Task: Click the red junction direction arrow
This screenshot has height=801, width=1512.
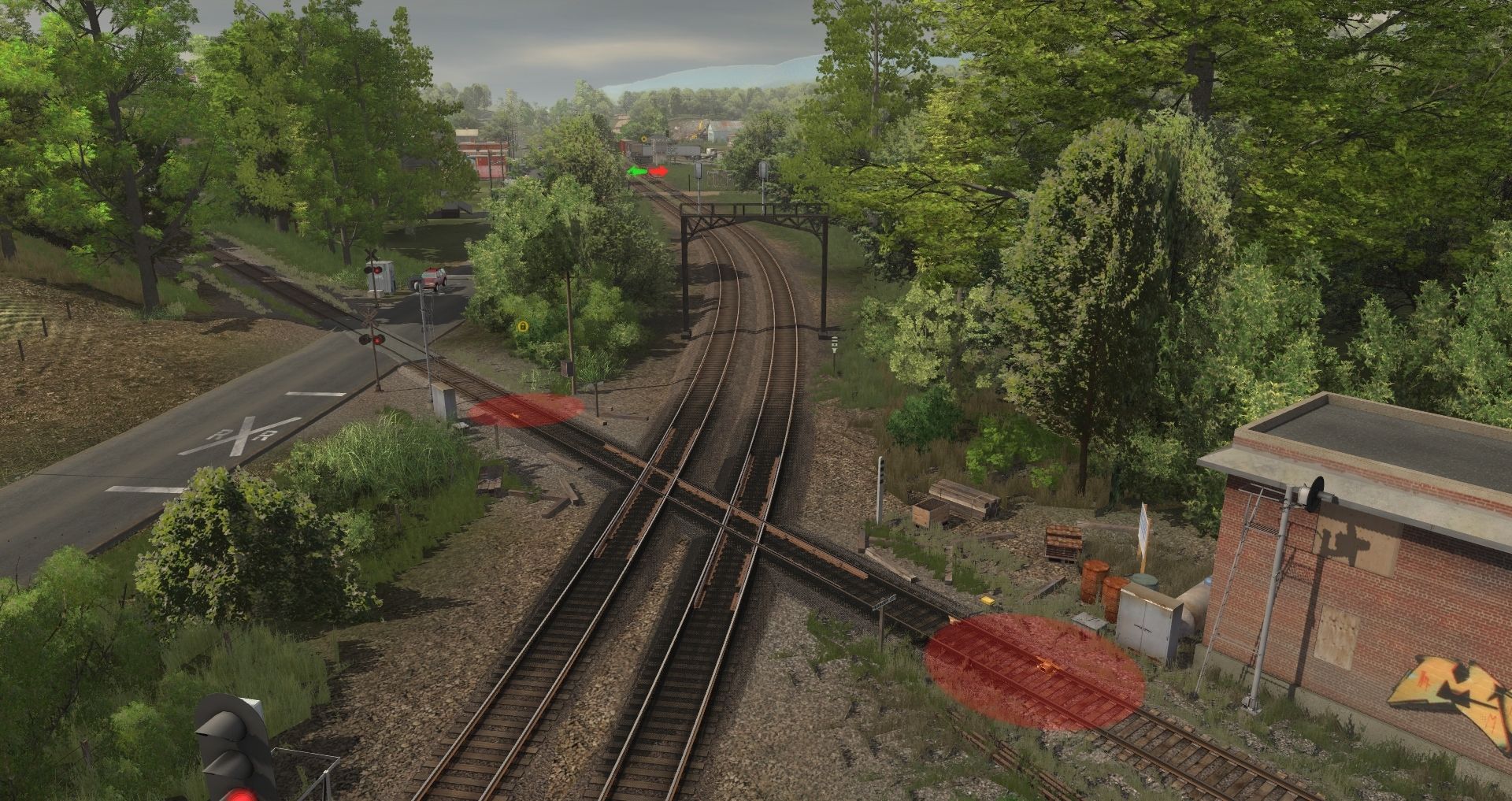Action: (x=659, y=171)
